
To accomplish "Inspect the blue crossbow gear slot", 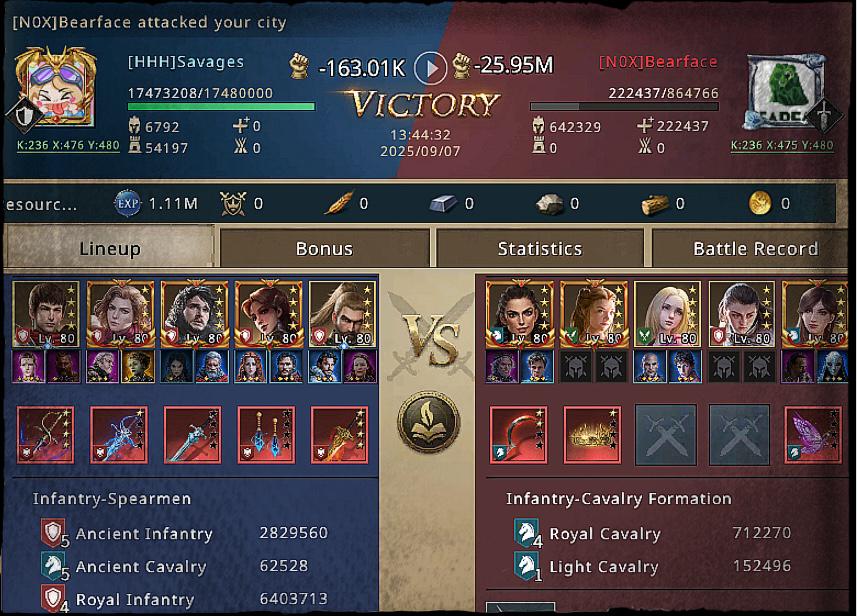I will (119, 435).
